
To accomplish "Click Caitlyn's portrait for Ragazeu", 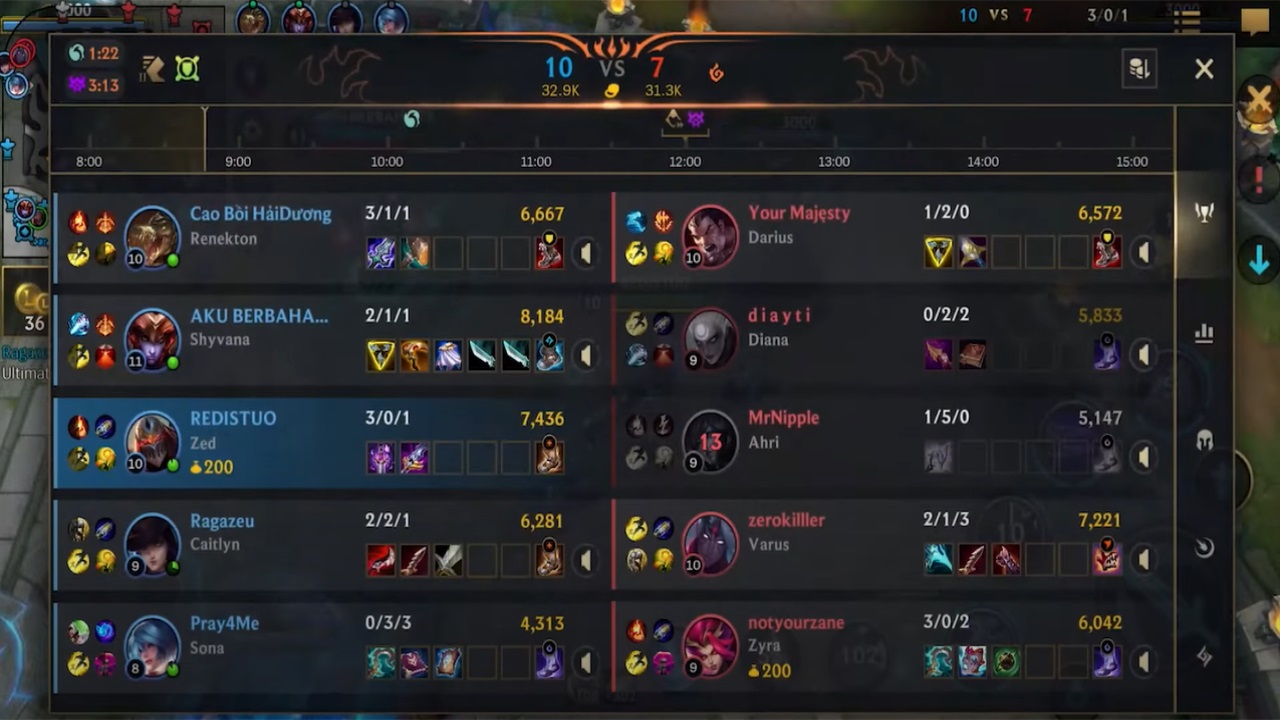I will click(152, 545).
